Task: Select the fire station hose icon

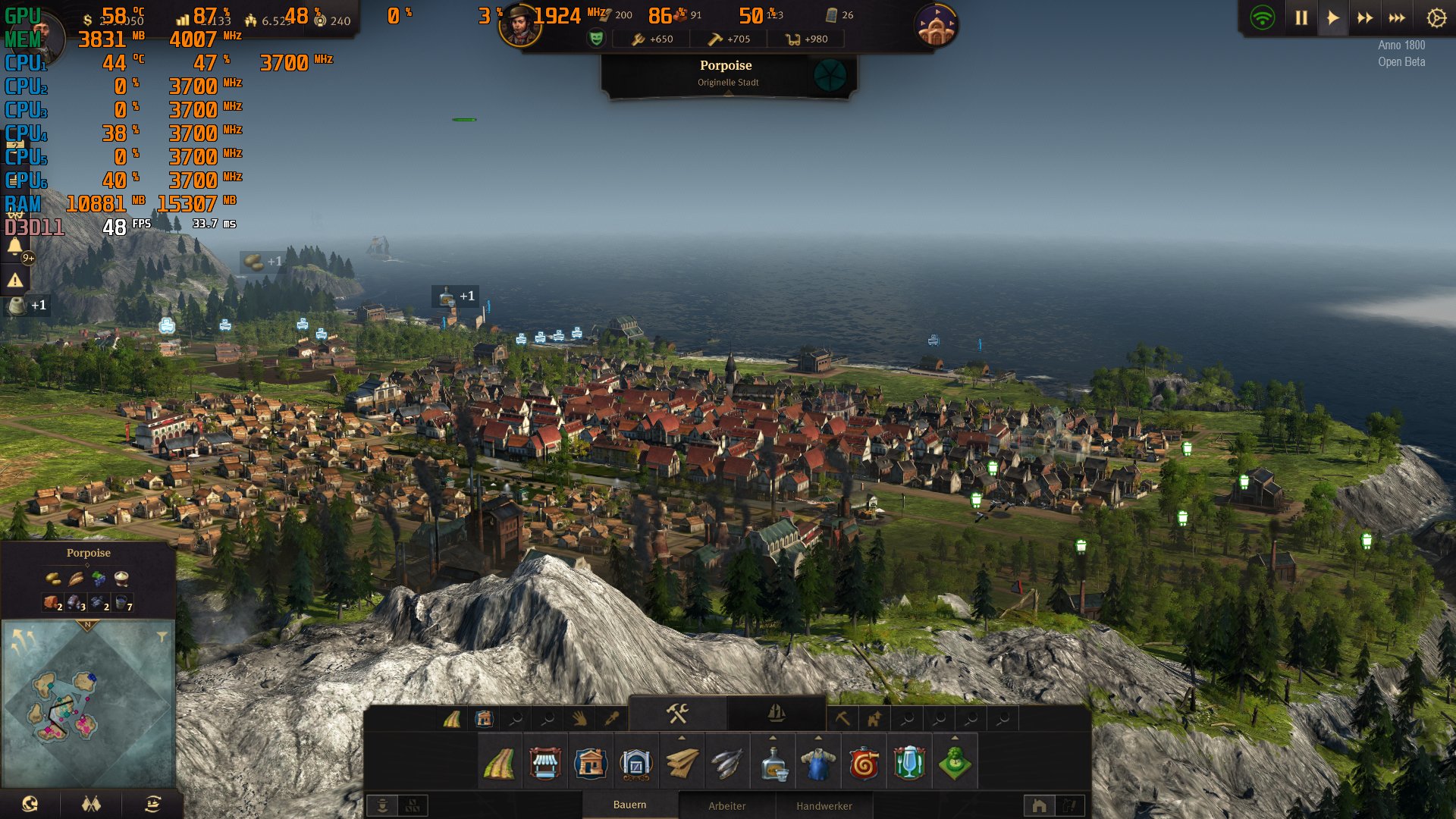Action: [864, 764]
